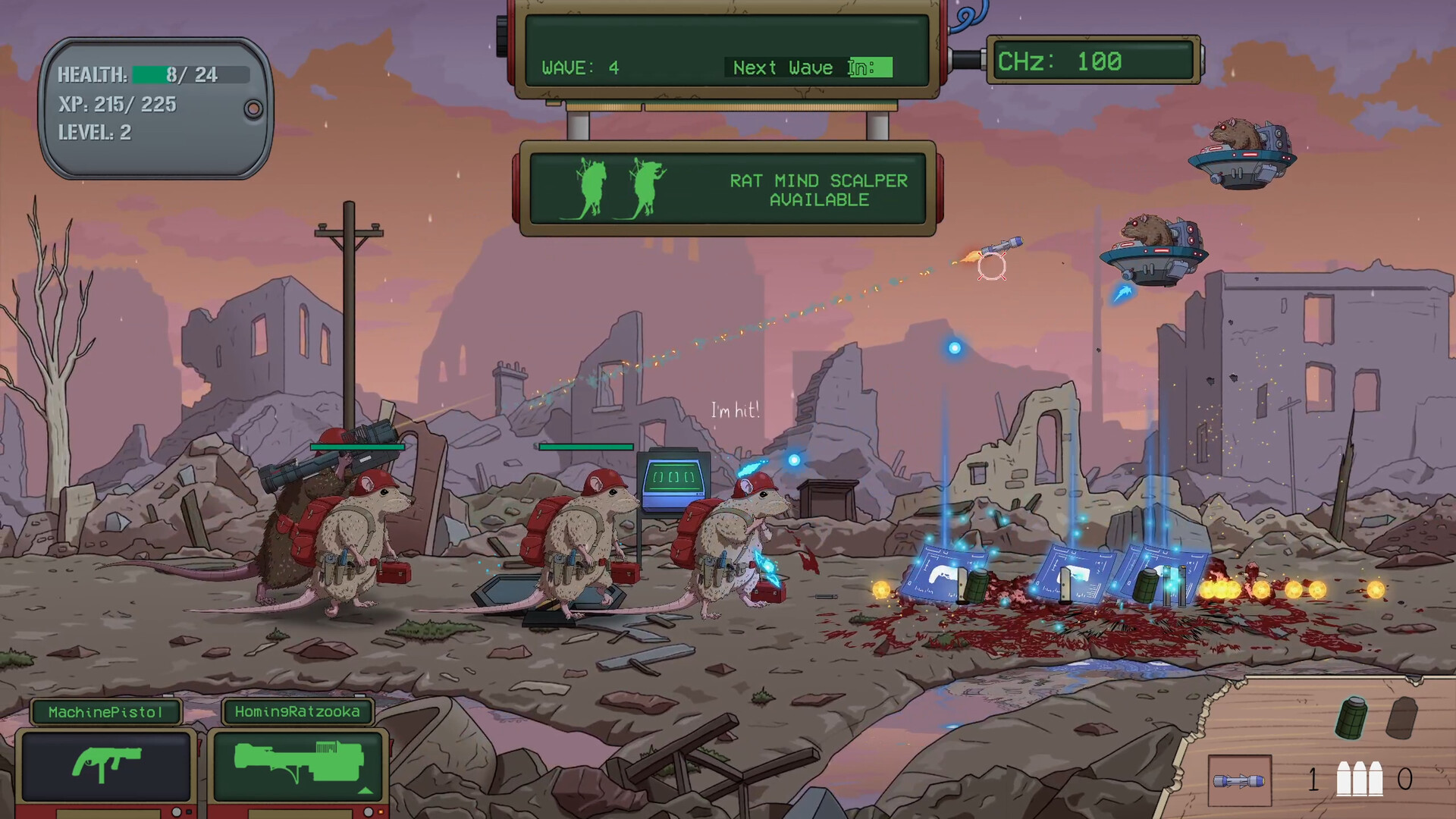Image resolution: width=1456 pixels, height=819 pixels.
Task: Click the greyed-out canister icon beside the grenade
Action: pos(1402,716)
